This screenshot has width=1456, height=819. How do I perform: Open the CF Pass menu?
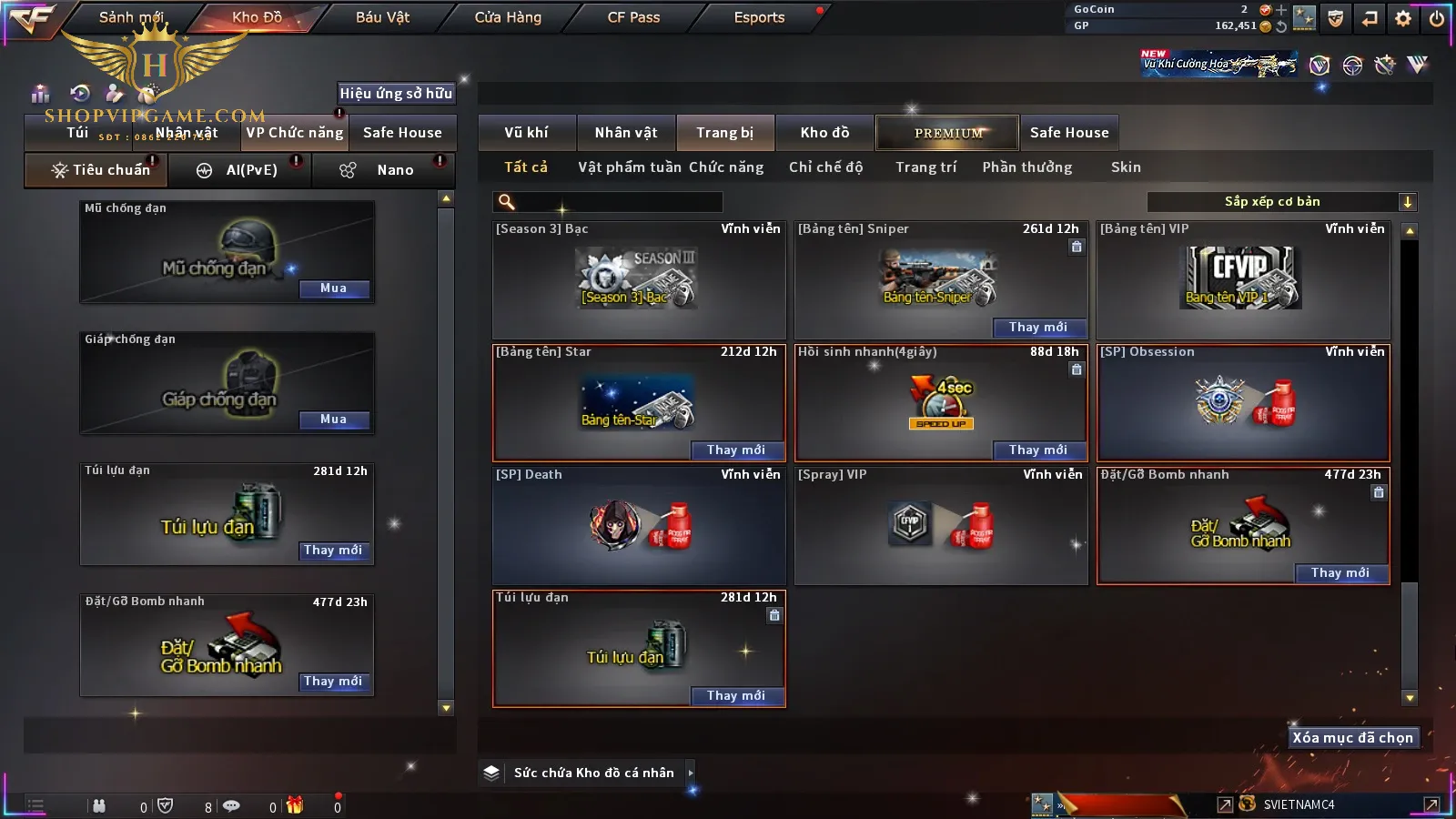633,17
